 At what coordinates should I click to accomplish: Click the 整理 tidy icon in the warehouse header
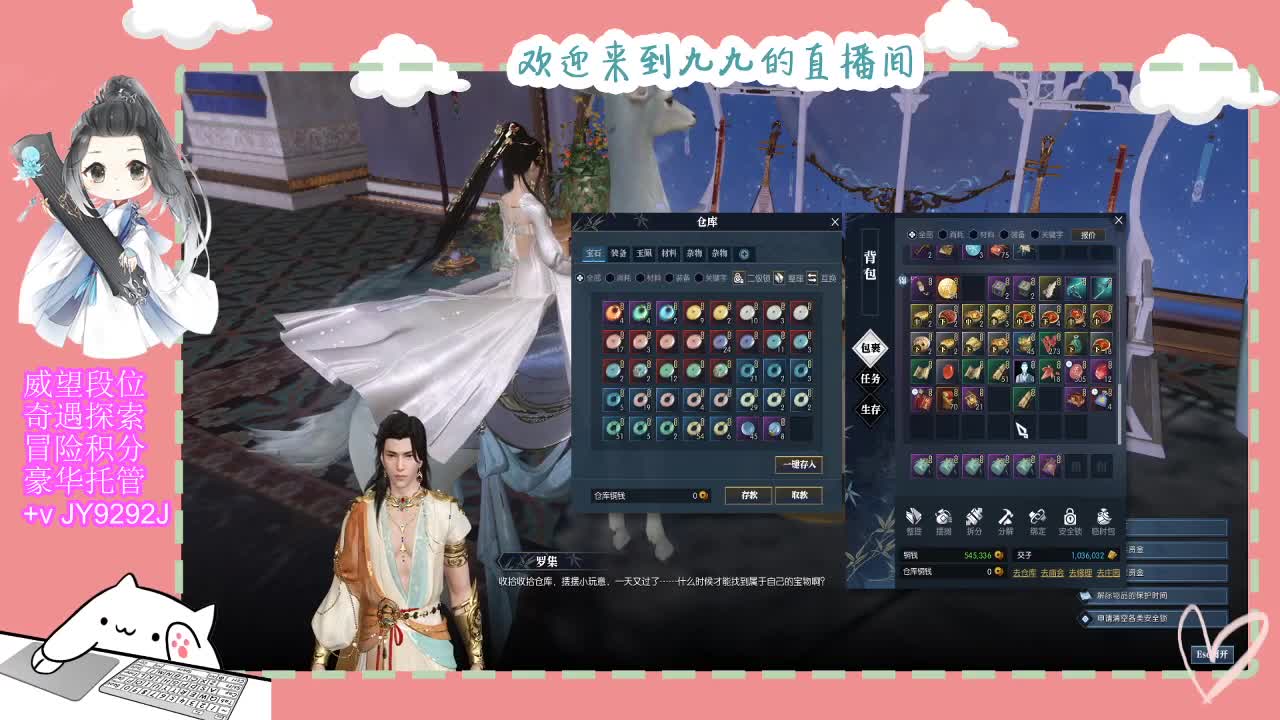(778, 278)
